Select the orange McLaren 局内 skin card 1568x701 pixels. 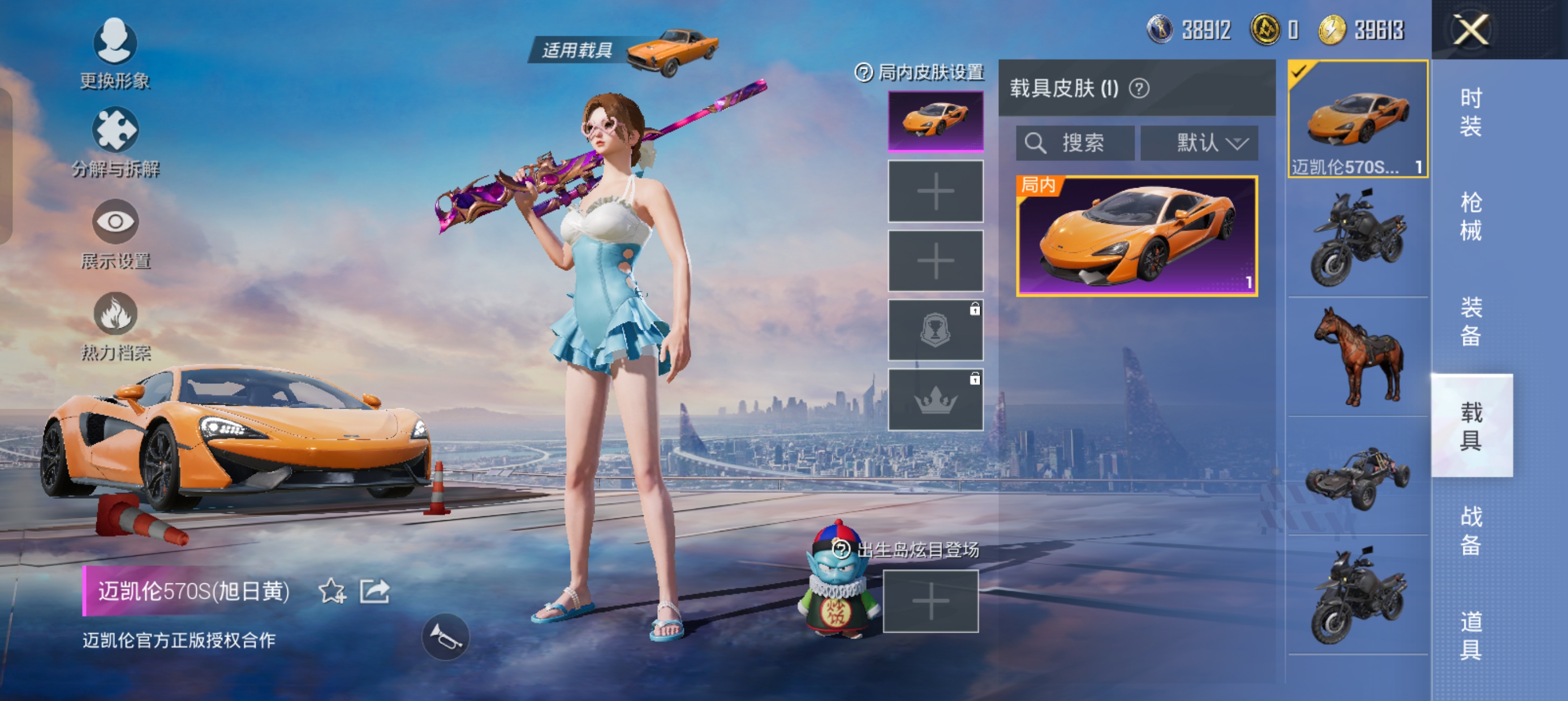pos(1136,236)
